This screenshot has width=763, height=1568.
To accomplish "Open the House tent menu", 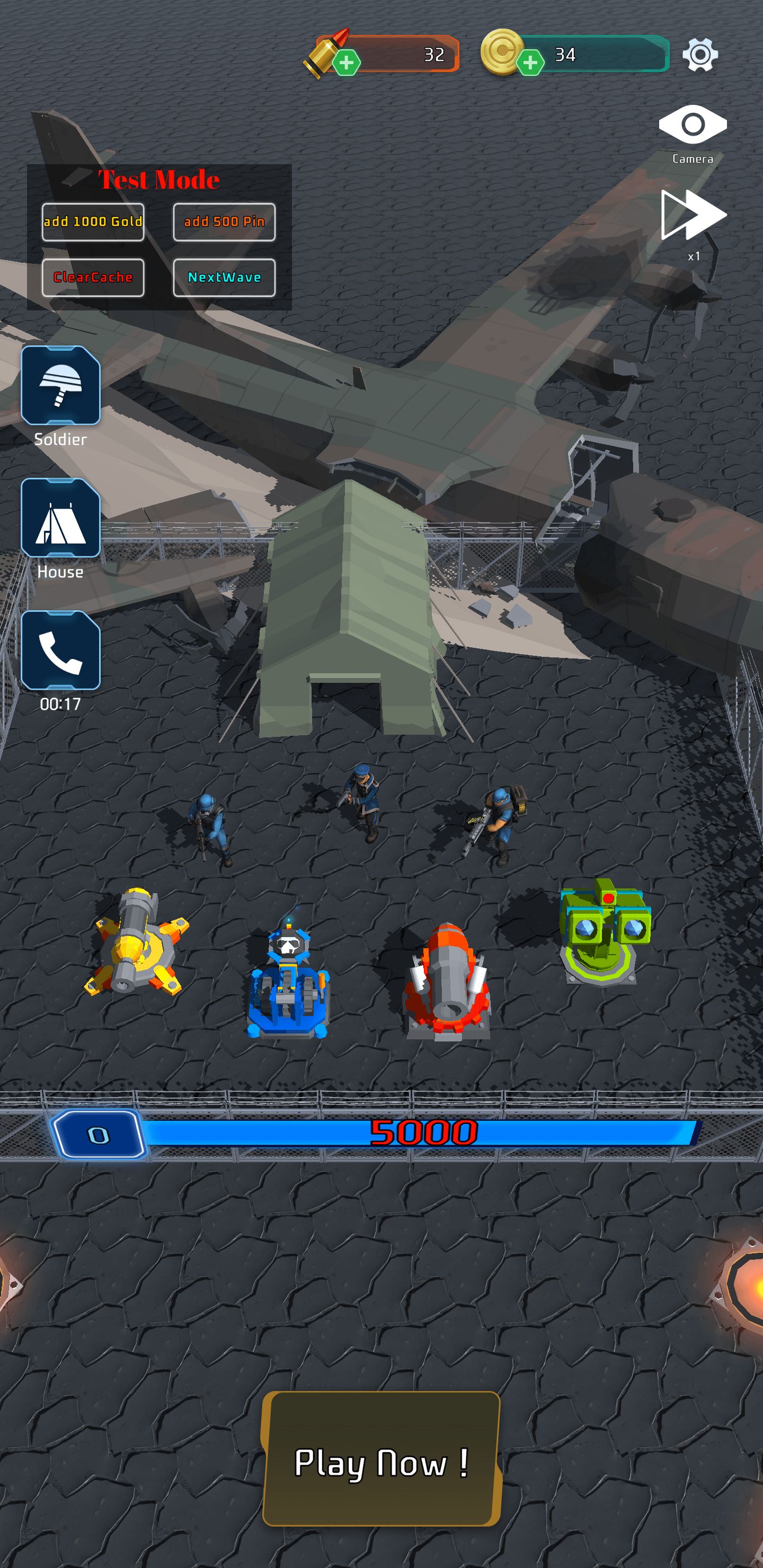I will point(60,518).
